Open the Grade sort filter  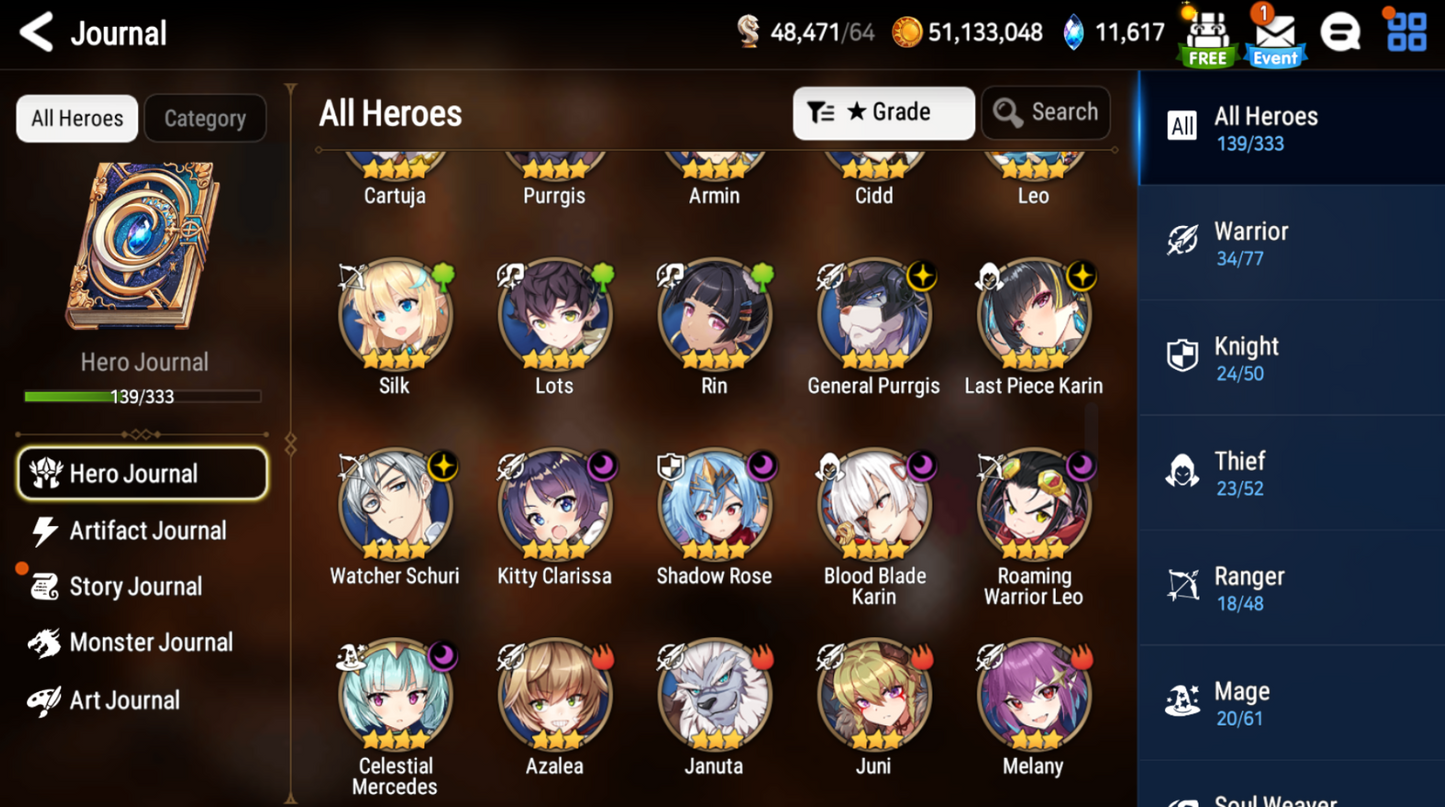click(883, 113)
